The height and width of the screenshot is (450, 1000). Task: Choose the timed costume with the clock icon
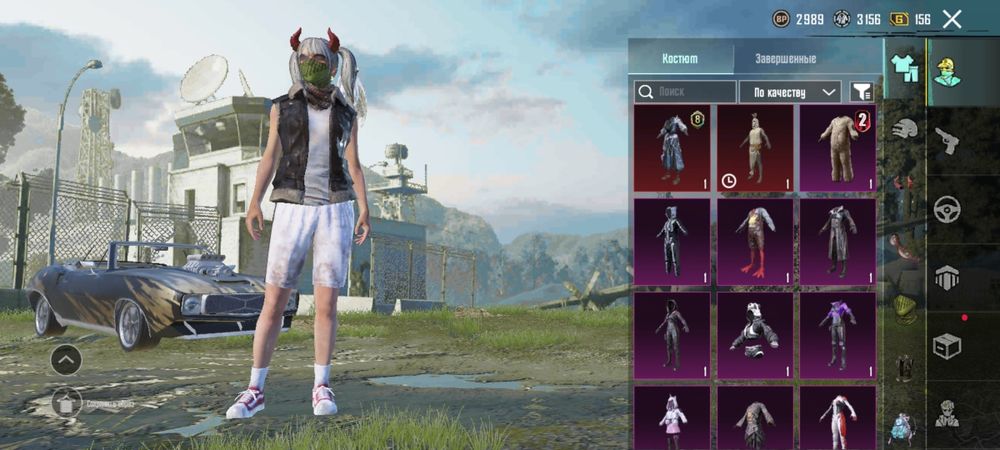pyautogui.click(x=755, y=148)
